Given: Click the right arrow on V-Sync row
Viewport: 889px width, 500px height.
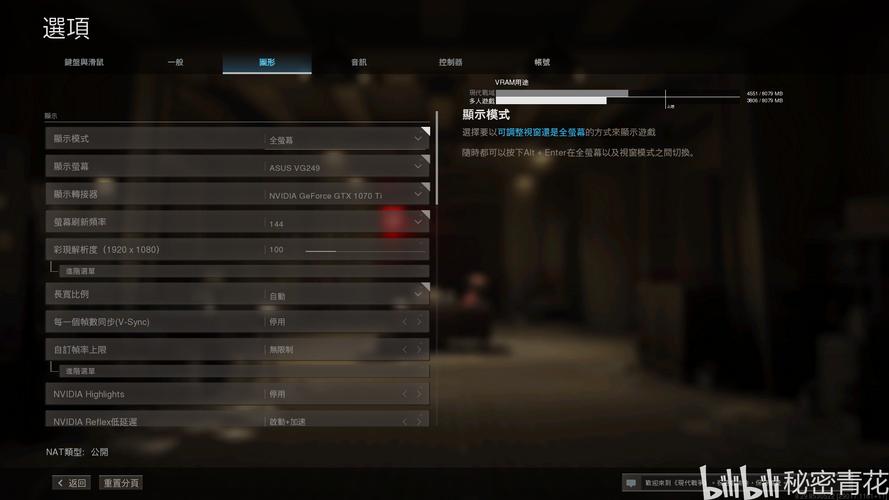Looking at the screenshot, I should pos(419,322).
